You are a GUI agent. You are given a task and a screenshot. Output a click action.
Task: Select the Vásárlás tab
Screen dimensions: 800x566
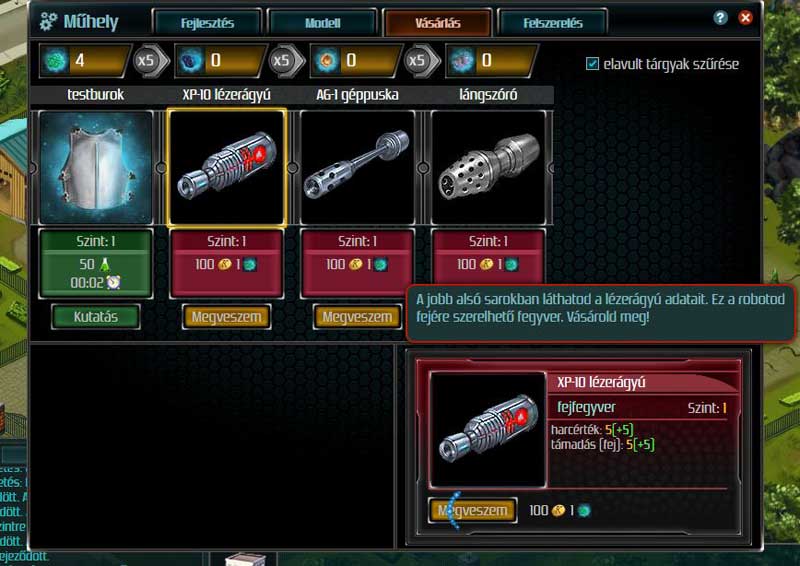pyautogui.click(x=437, y=22)
